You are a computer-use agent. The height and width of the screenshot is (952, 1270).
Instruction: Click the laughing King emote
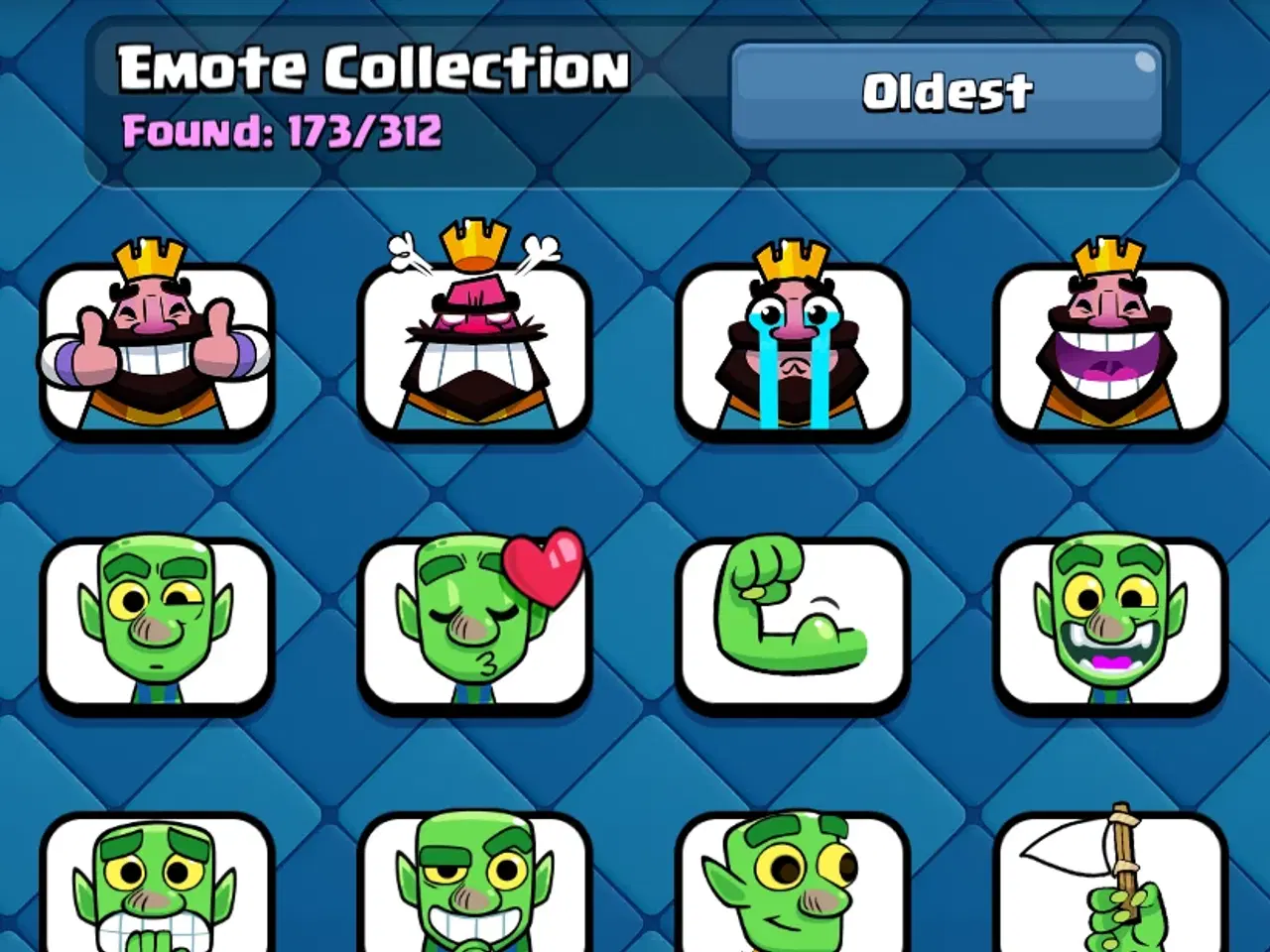[1109, 349]
